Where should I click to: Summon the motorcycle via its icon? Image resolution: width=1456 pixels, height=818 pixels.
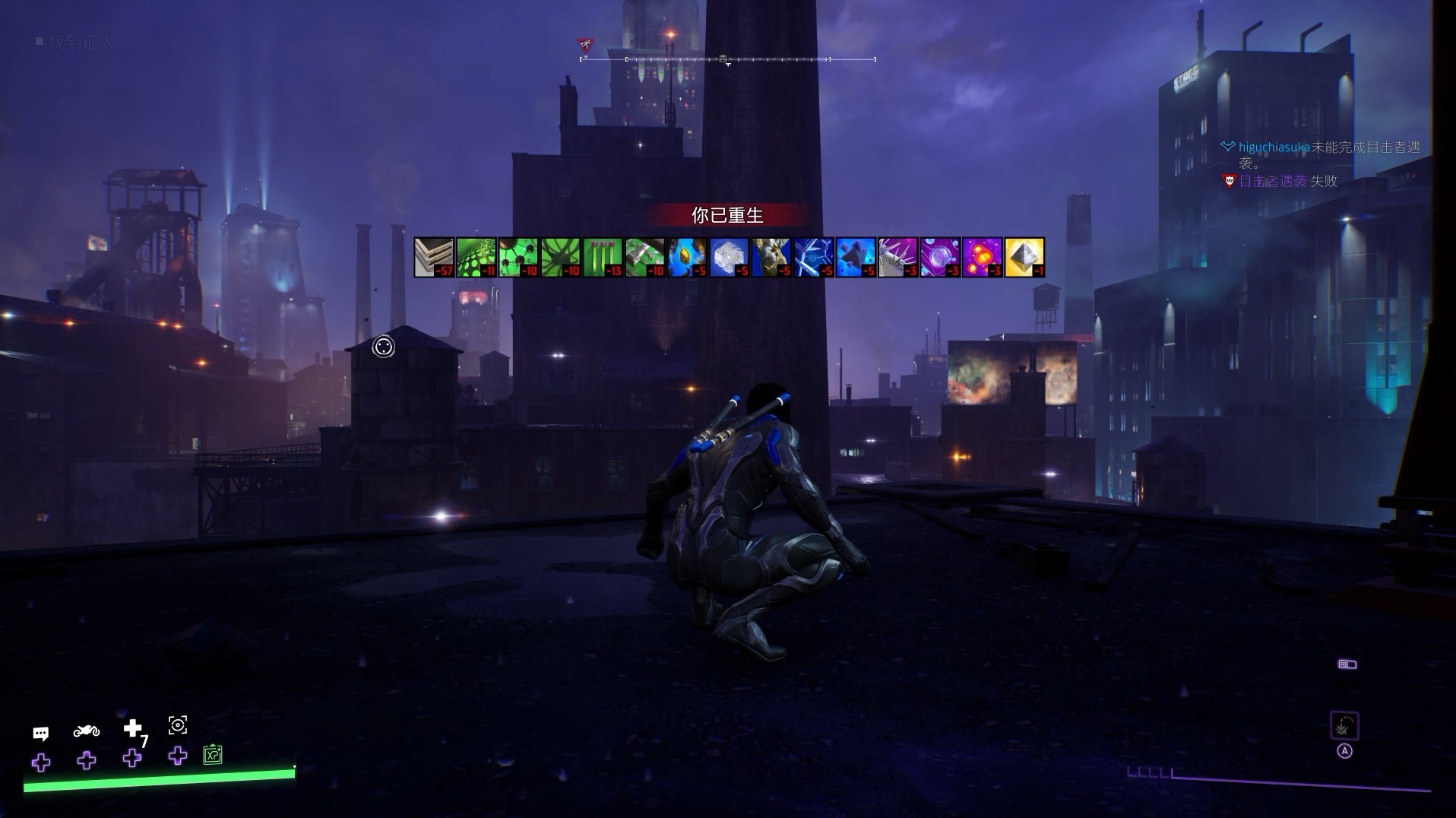(x=87, y=731)
